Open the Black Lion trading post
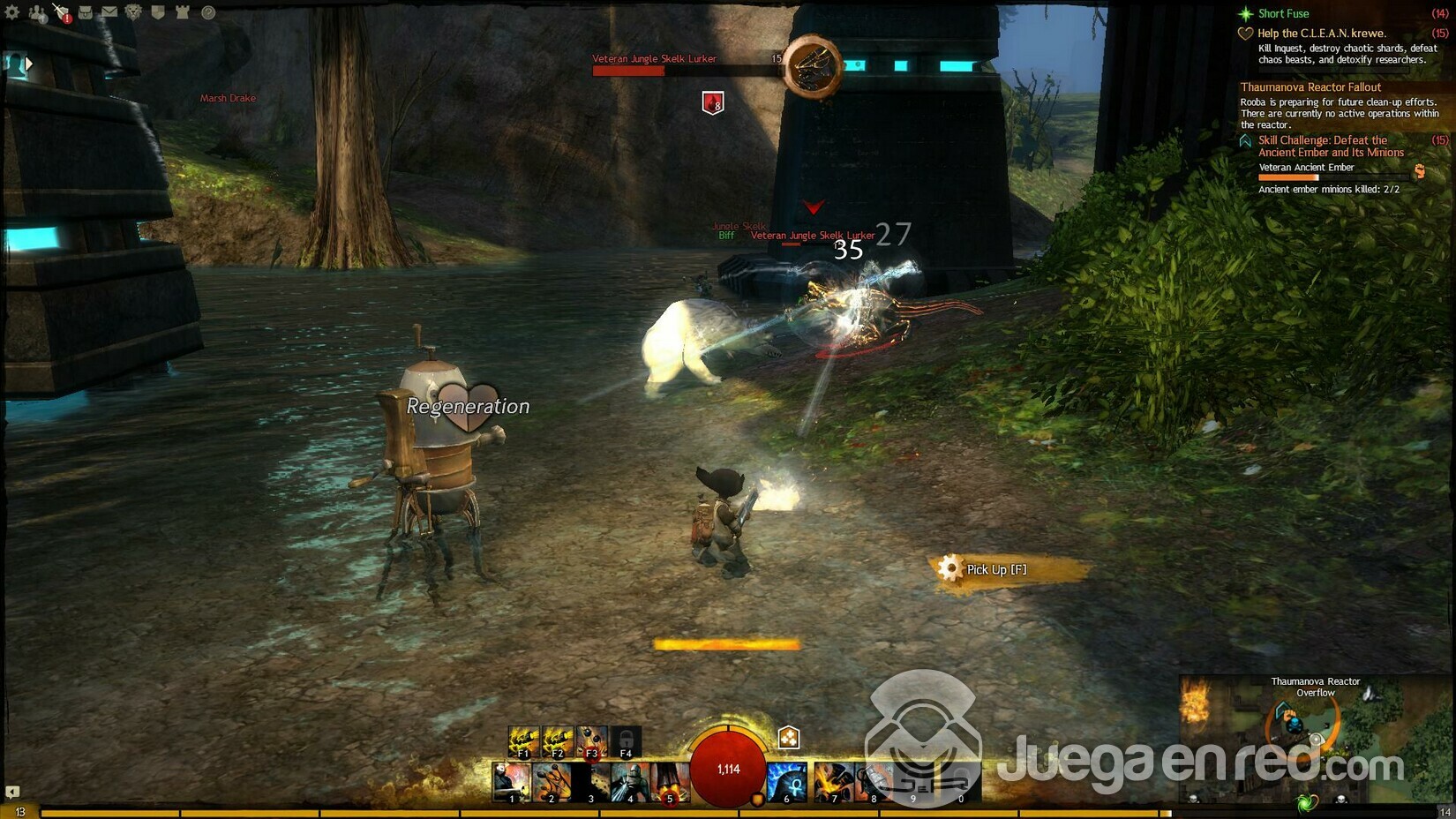Viewport: 1456px width, 819px height. tap(133, 12)
